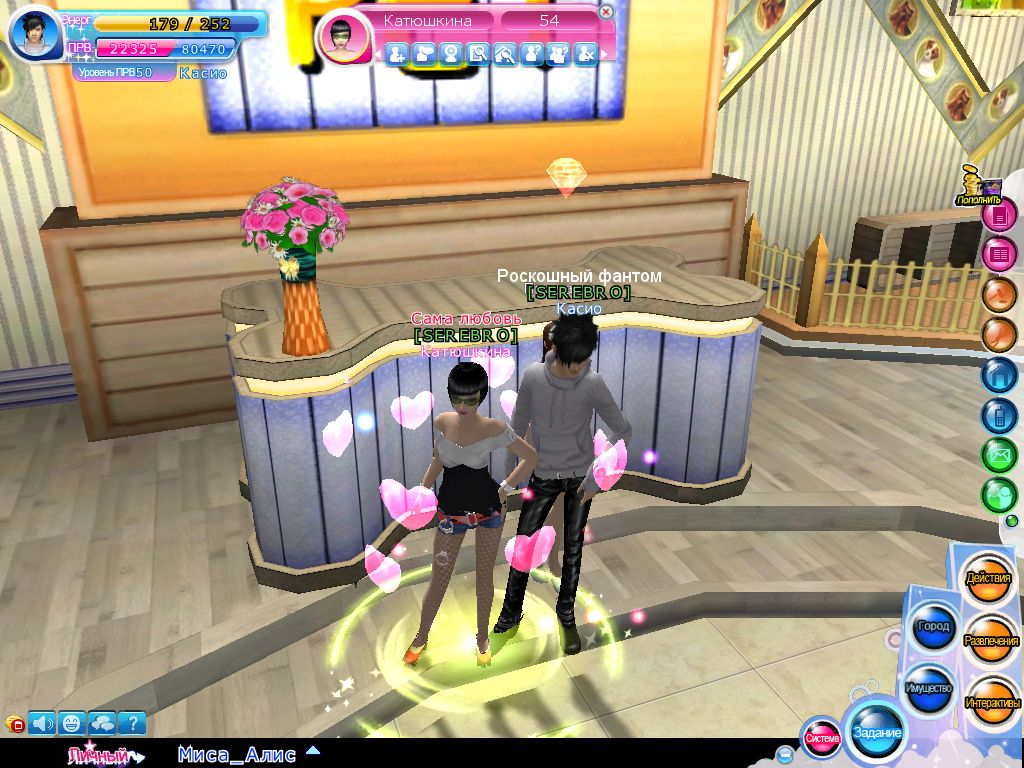Open the Развлечения menu
This screenshot has height=768, width=1024.
pos(991,640)
